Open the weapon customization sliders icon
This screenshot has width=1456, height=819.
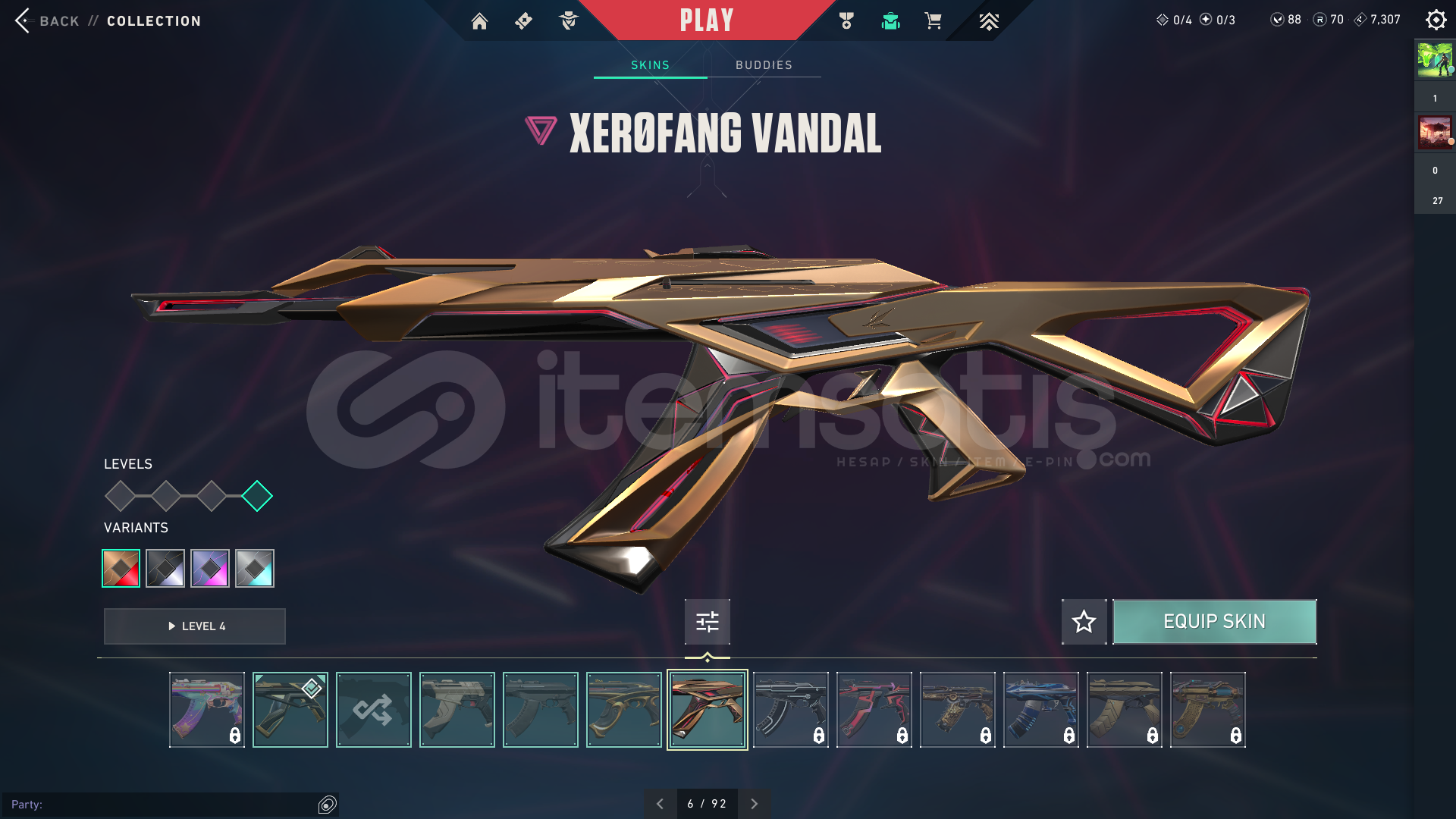[x=707, y=621]
